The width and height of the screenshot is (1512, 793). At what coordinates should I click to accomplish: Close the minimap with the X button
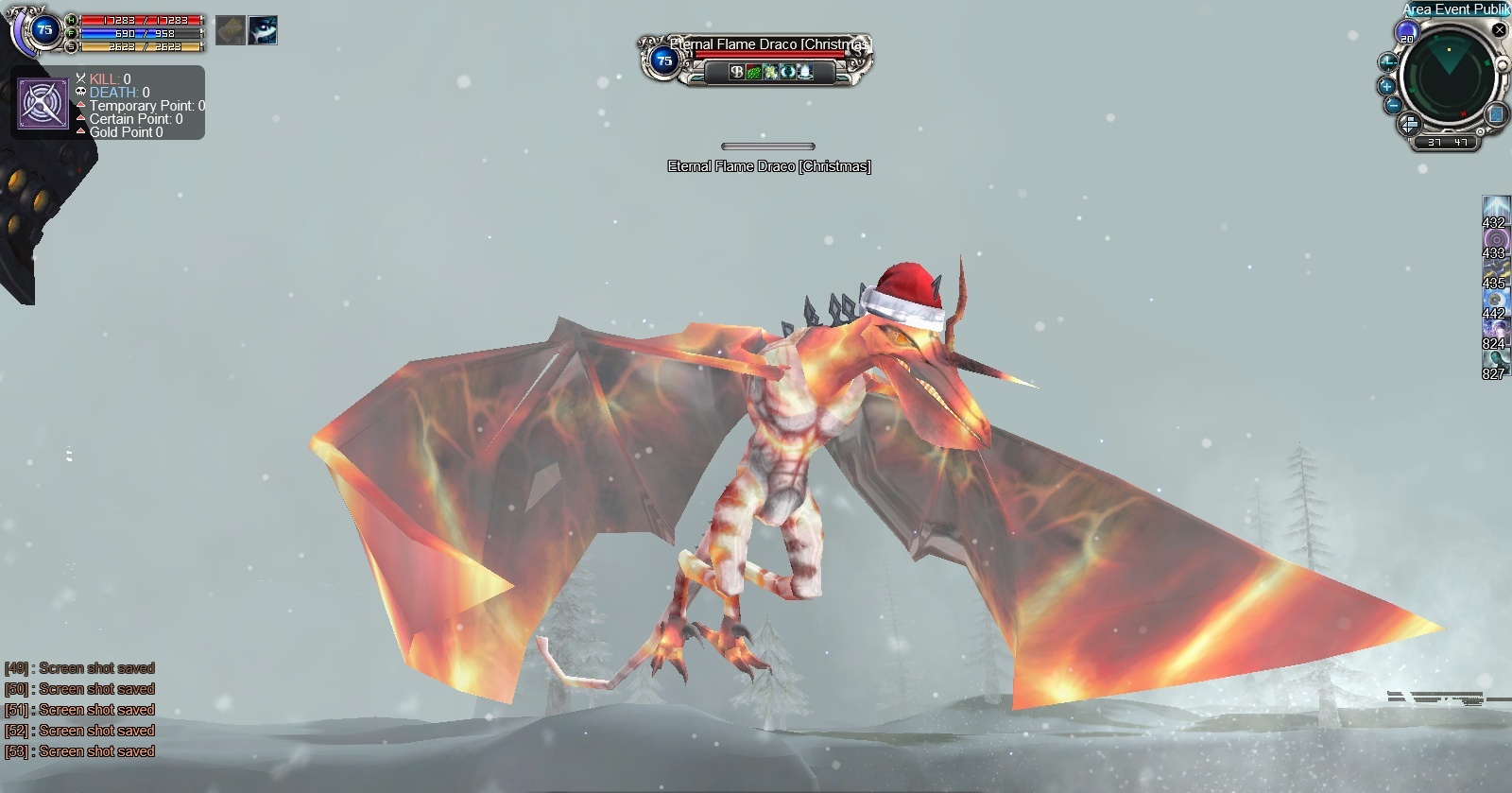pos(1499,30)
